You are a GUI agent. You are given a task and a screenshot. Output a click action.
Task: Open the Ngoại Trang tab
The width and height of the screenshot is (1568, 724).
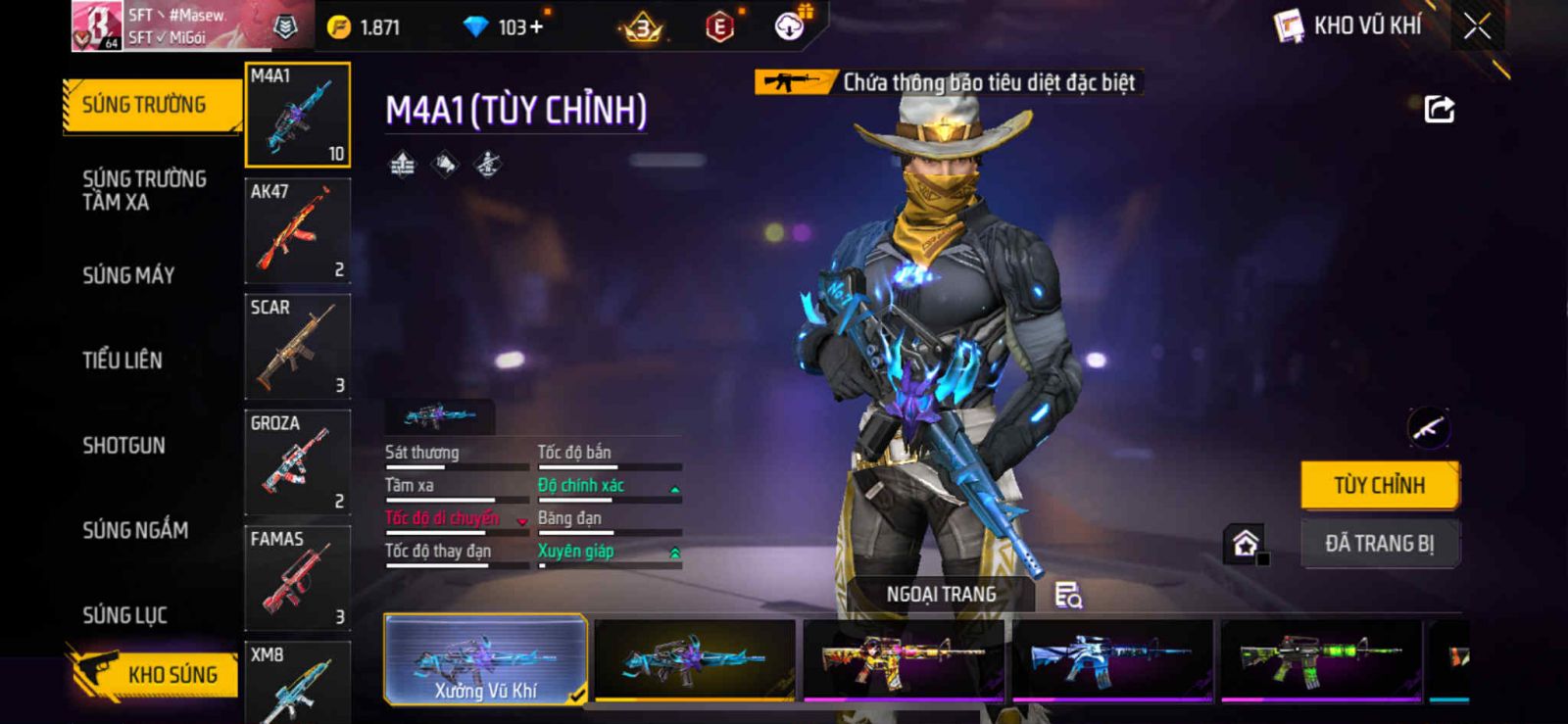pyautogui.click(x=941, y=595)
